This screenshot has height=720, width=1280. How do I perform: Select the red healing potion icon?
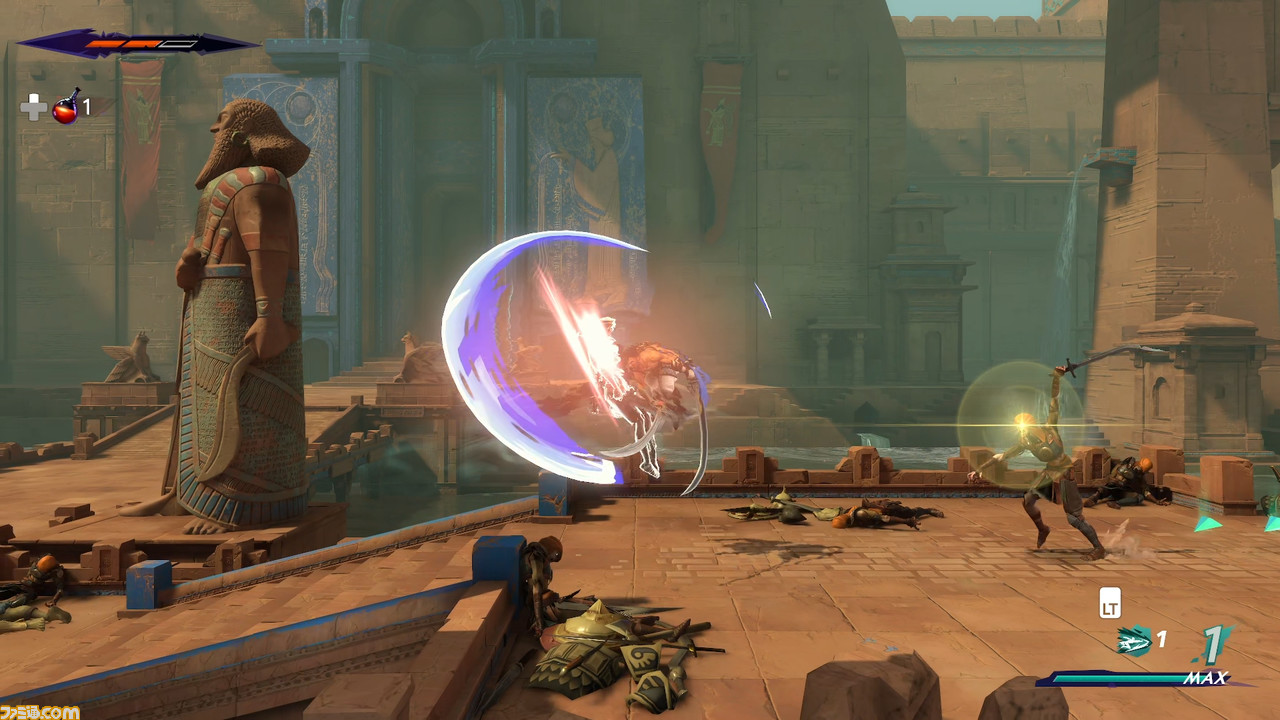coord(66,106)
